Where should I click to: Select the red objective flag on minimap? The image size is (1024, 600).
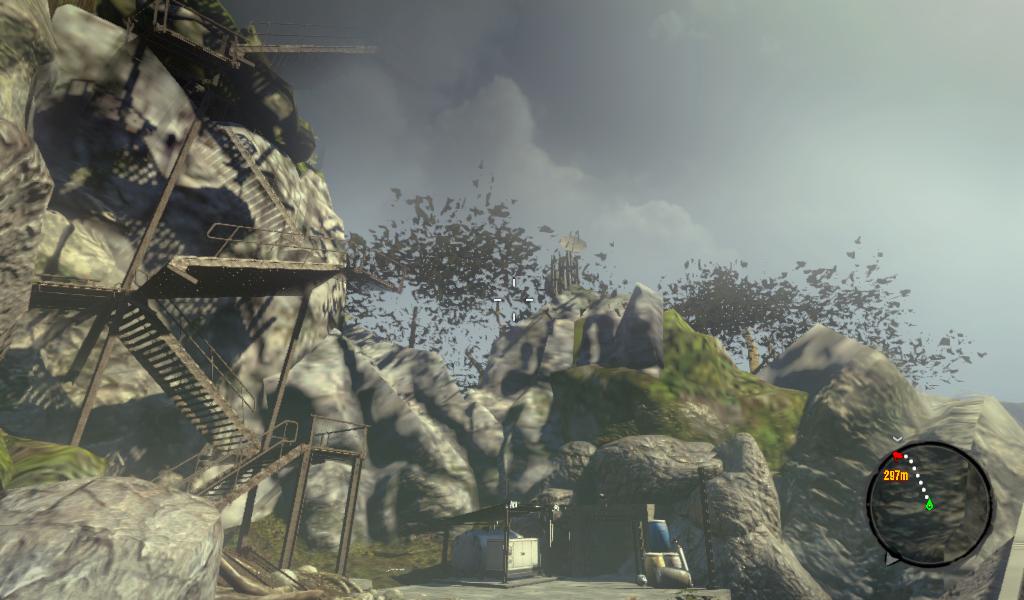898,456
